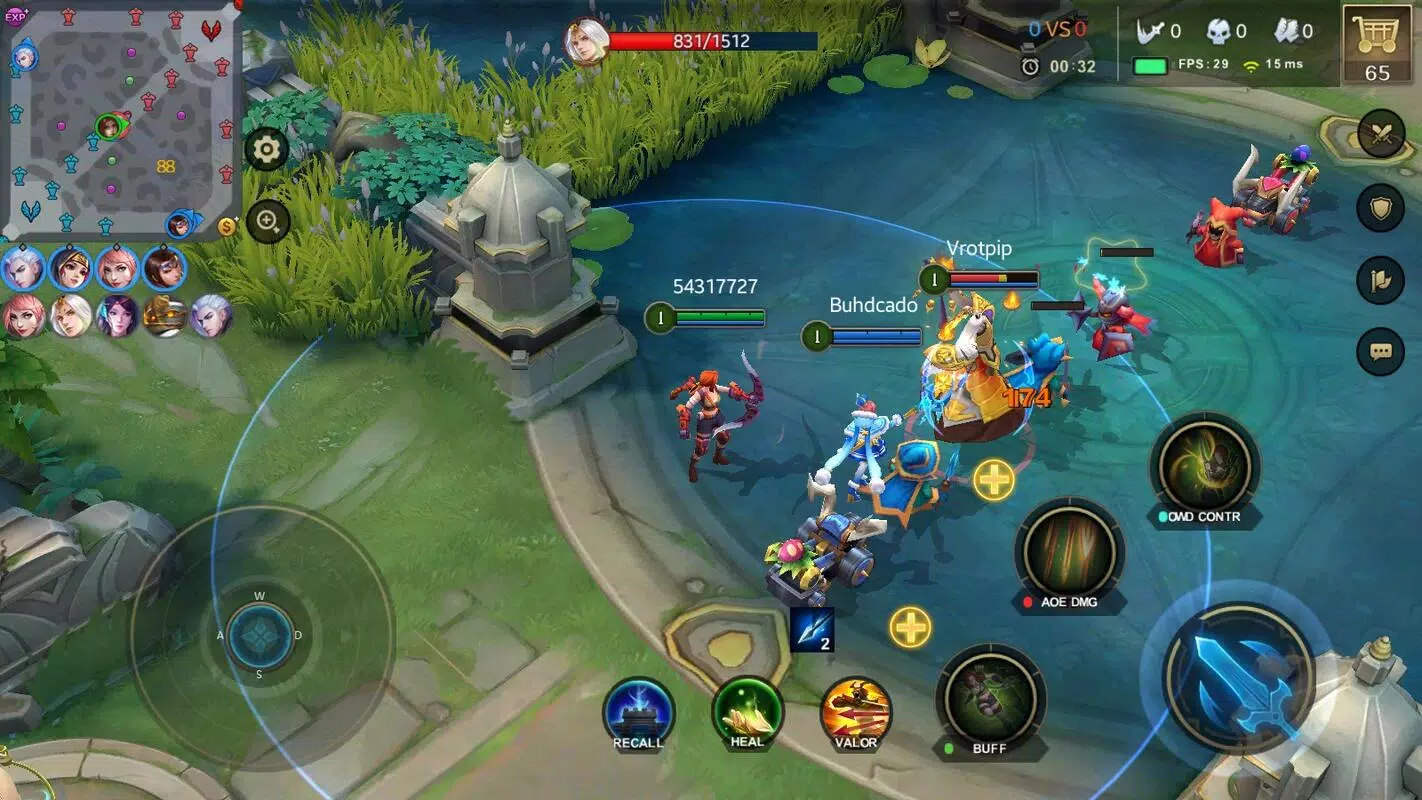
Task: Select the flag signal button
Action: pos(1381,280)
